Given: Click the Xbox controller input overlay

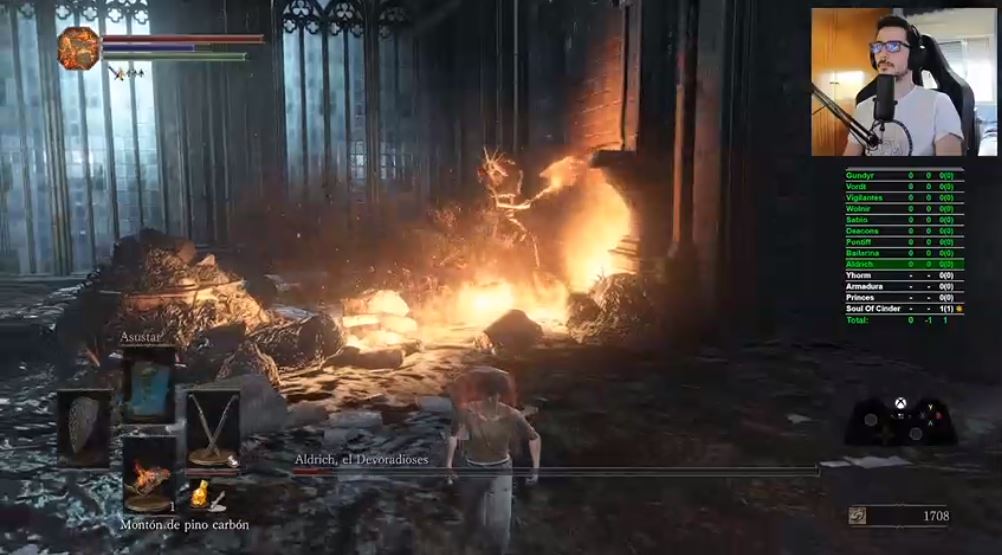Looking at the screenshot, I should coord(900,421).
